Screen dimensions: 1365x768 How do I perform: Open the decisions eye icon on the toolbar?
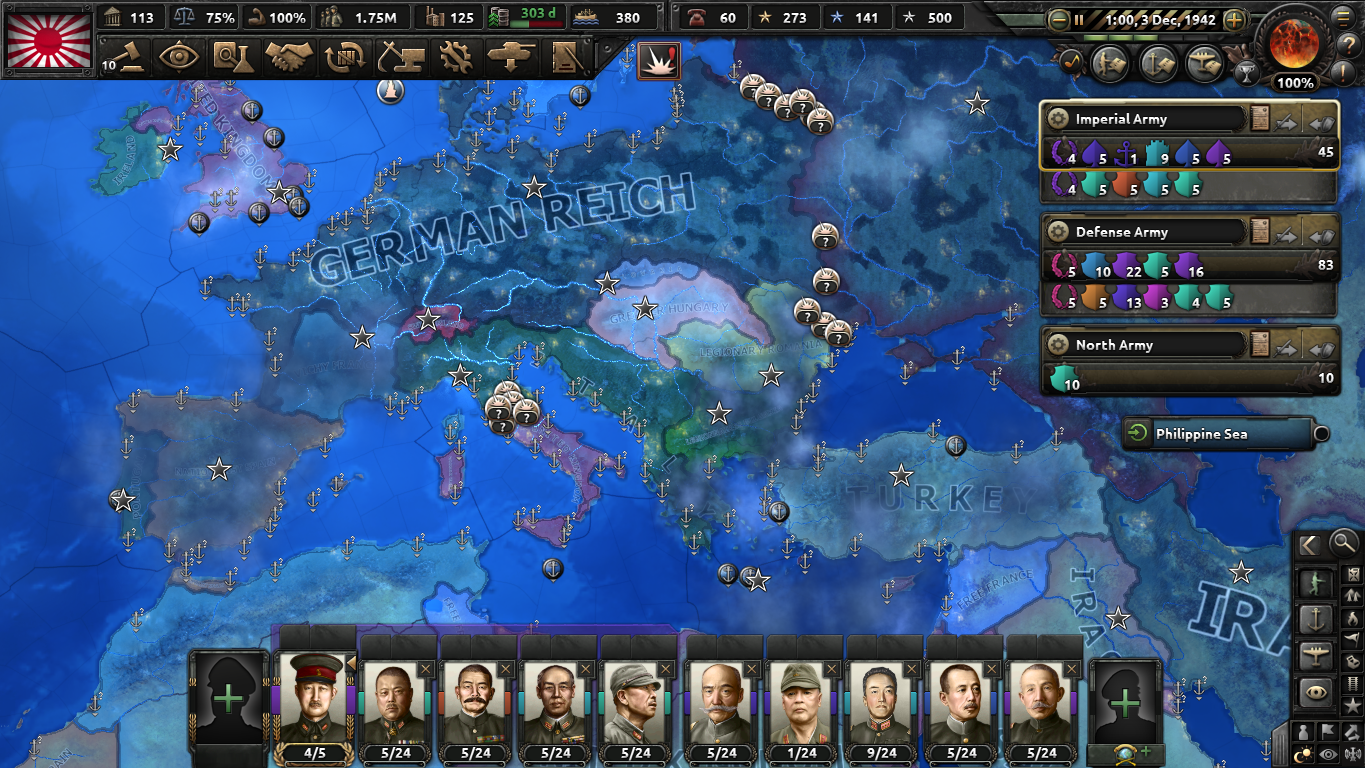click(178, 57)
